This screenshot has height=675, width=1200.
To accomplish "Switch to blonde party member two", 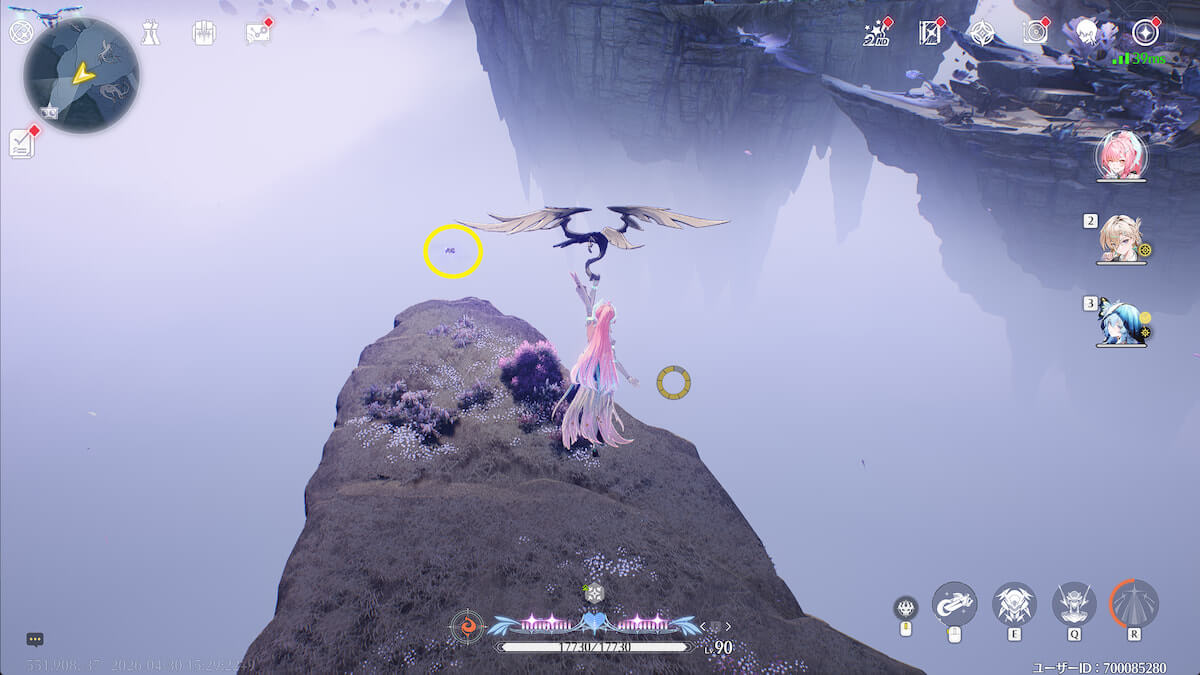I will [x=1119, y=238].
